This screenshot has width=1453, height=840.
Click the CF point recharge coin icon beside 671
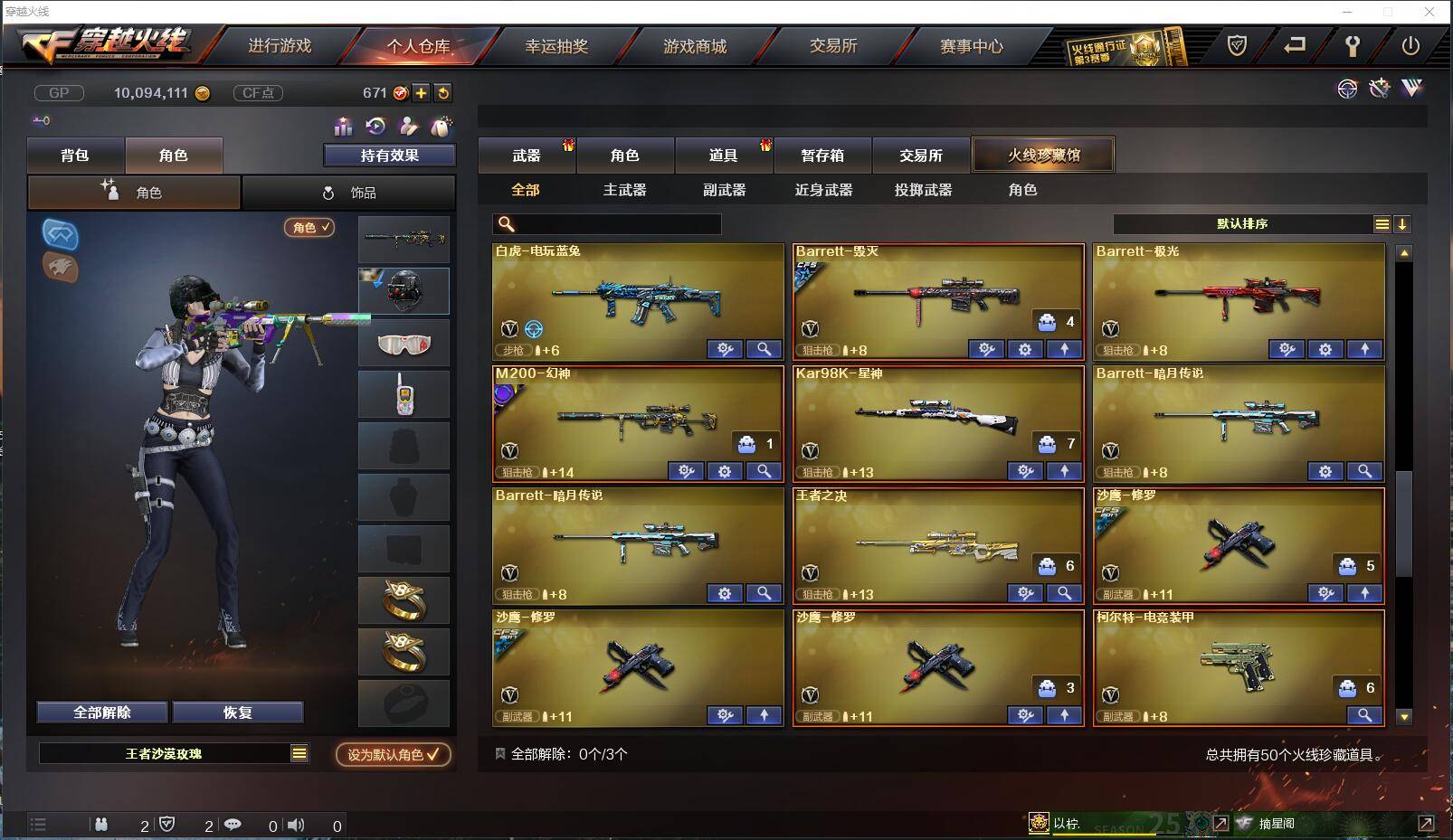[x=400, y=92]
